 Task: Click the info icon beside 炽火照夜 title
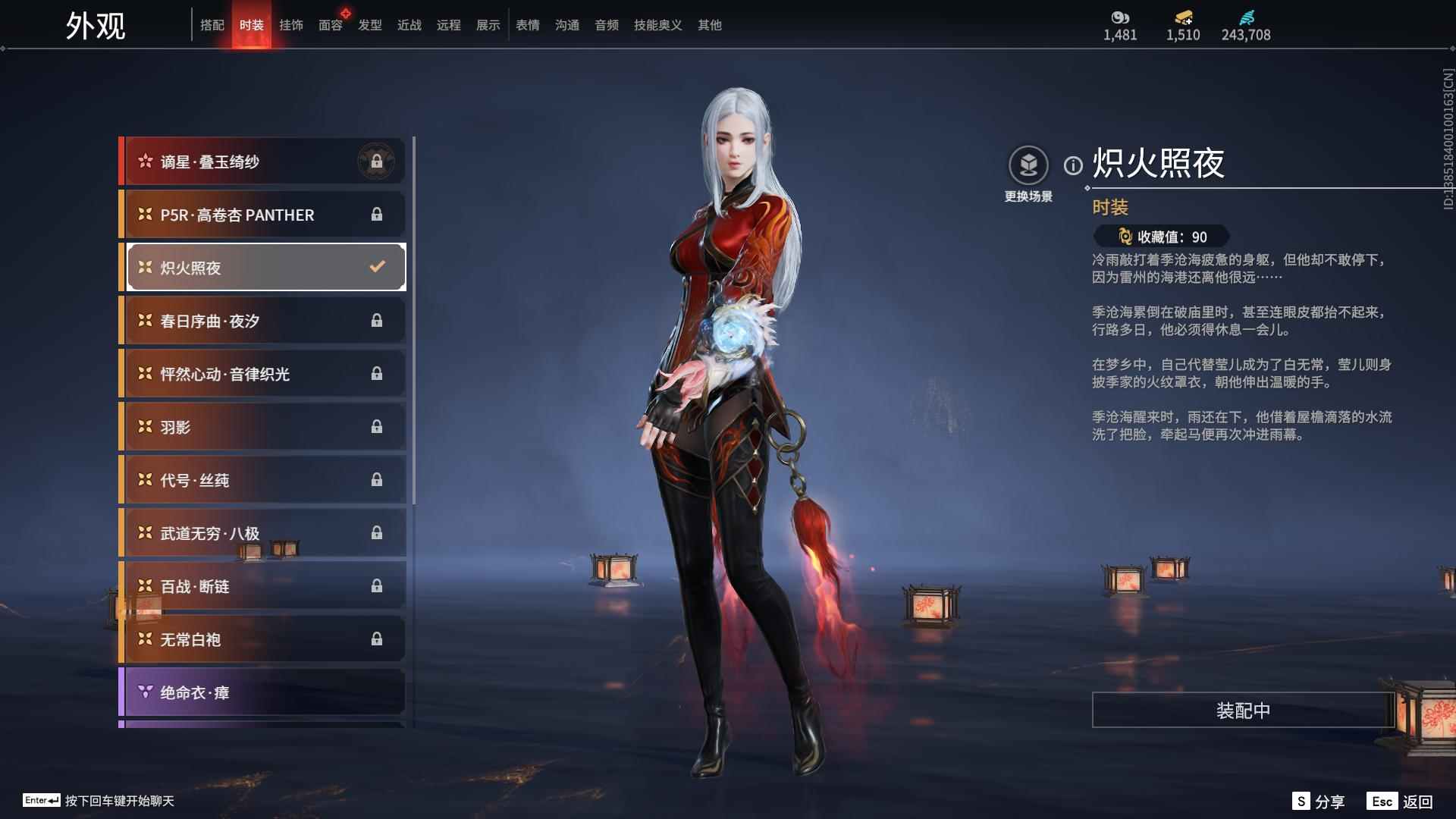pos(1072,164)
